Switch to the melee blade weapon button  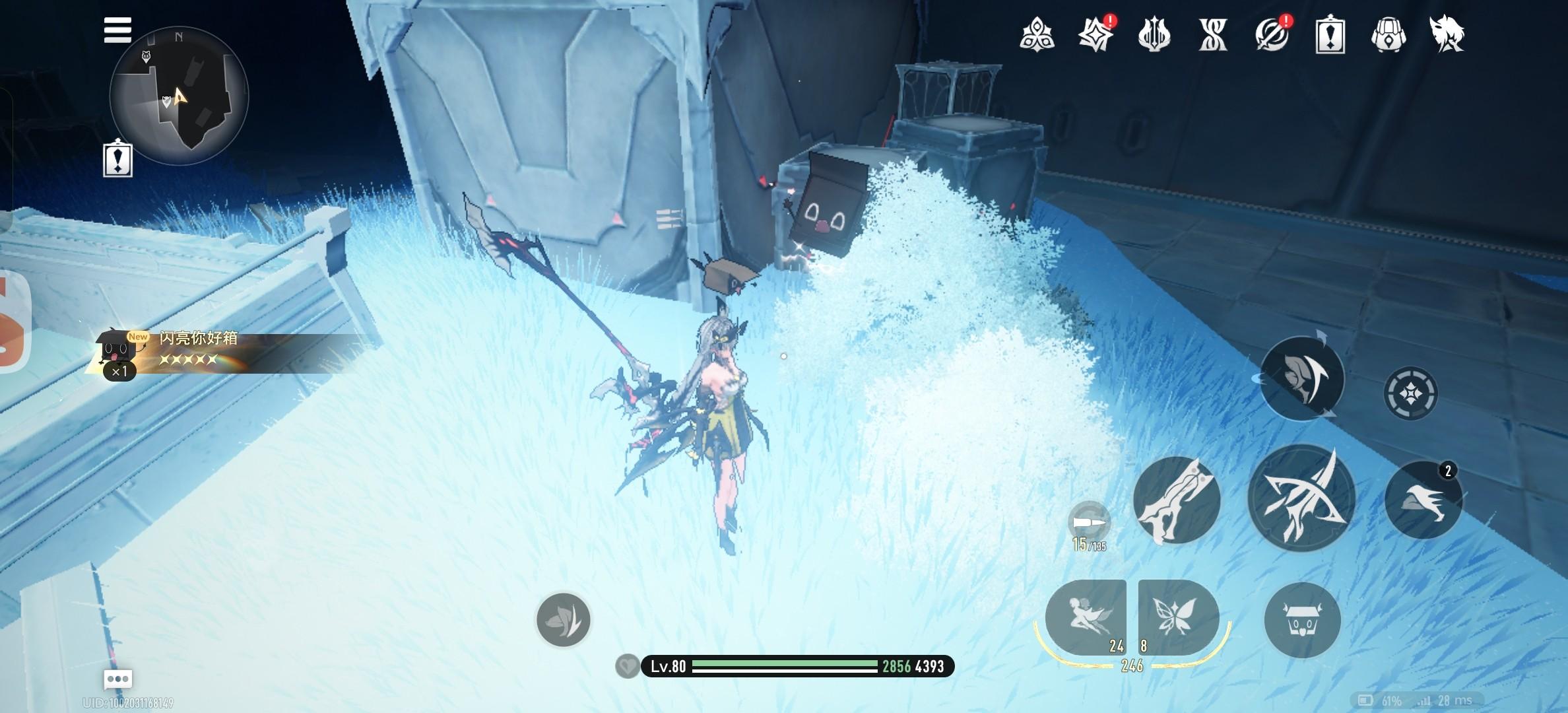(1177, 500)
